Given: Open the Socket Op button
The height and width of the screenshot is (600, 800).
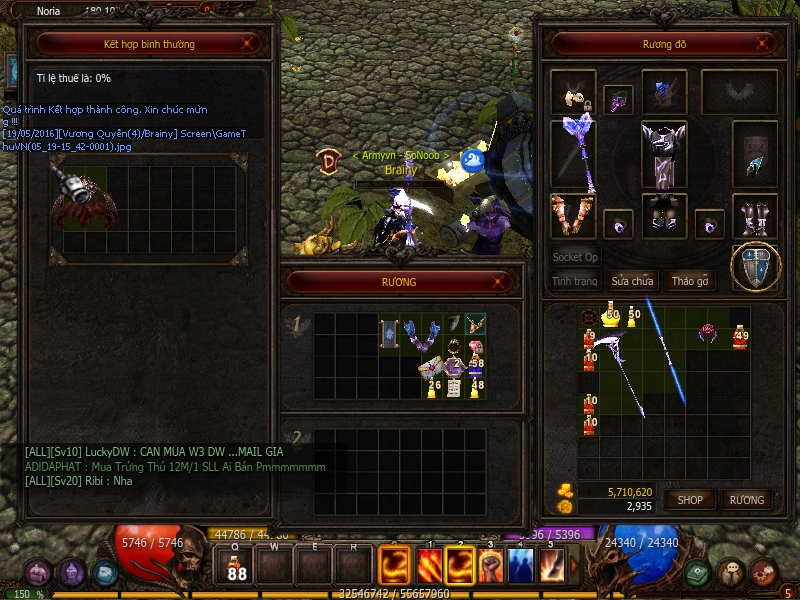Looking at the screenshot, I should pyautogui.click(x=575, y=257).
